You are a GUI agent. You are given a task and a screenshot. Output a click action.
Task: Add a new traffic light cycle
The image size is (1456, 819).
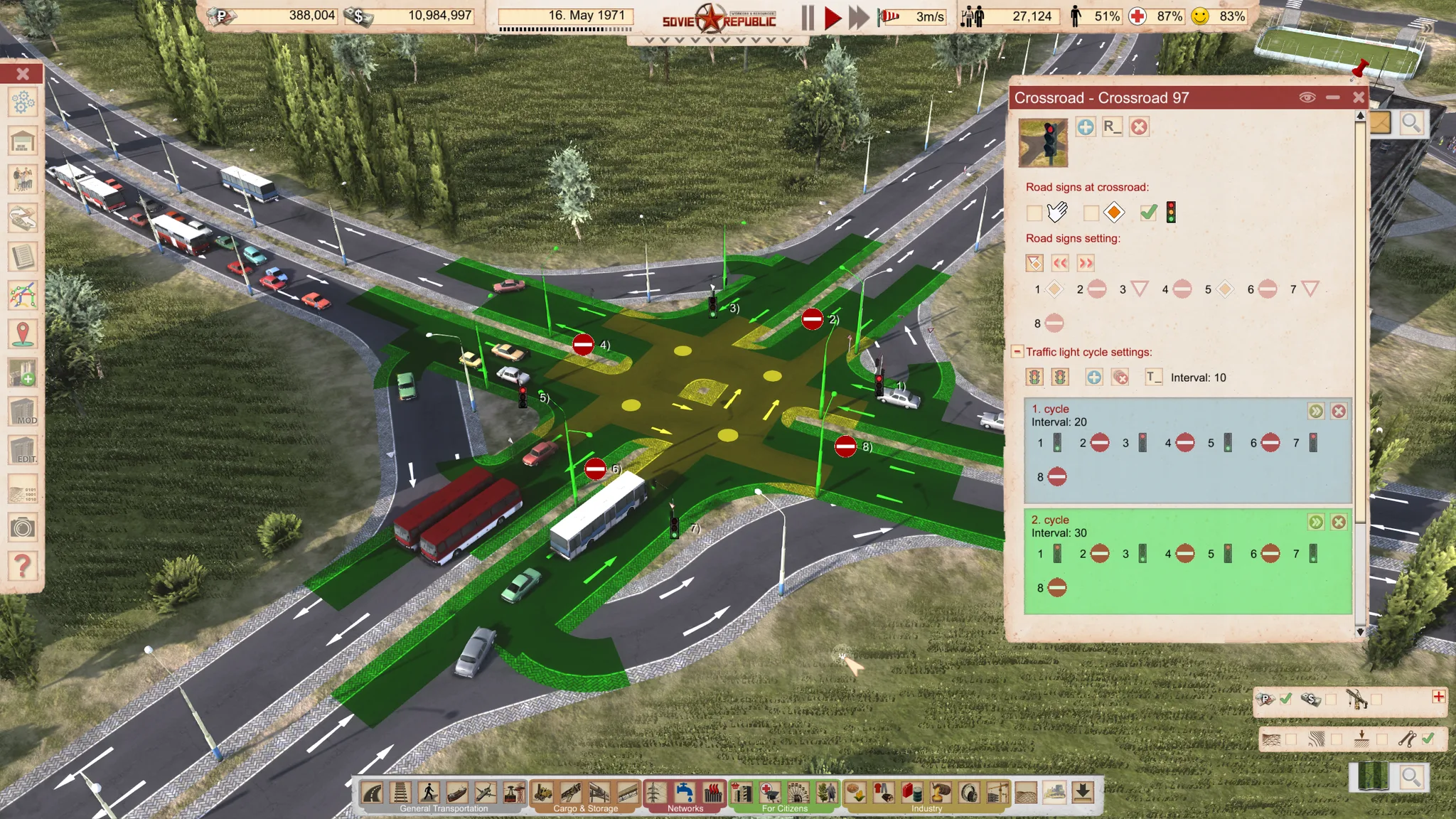[1094, 377]
